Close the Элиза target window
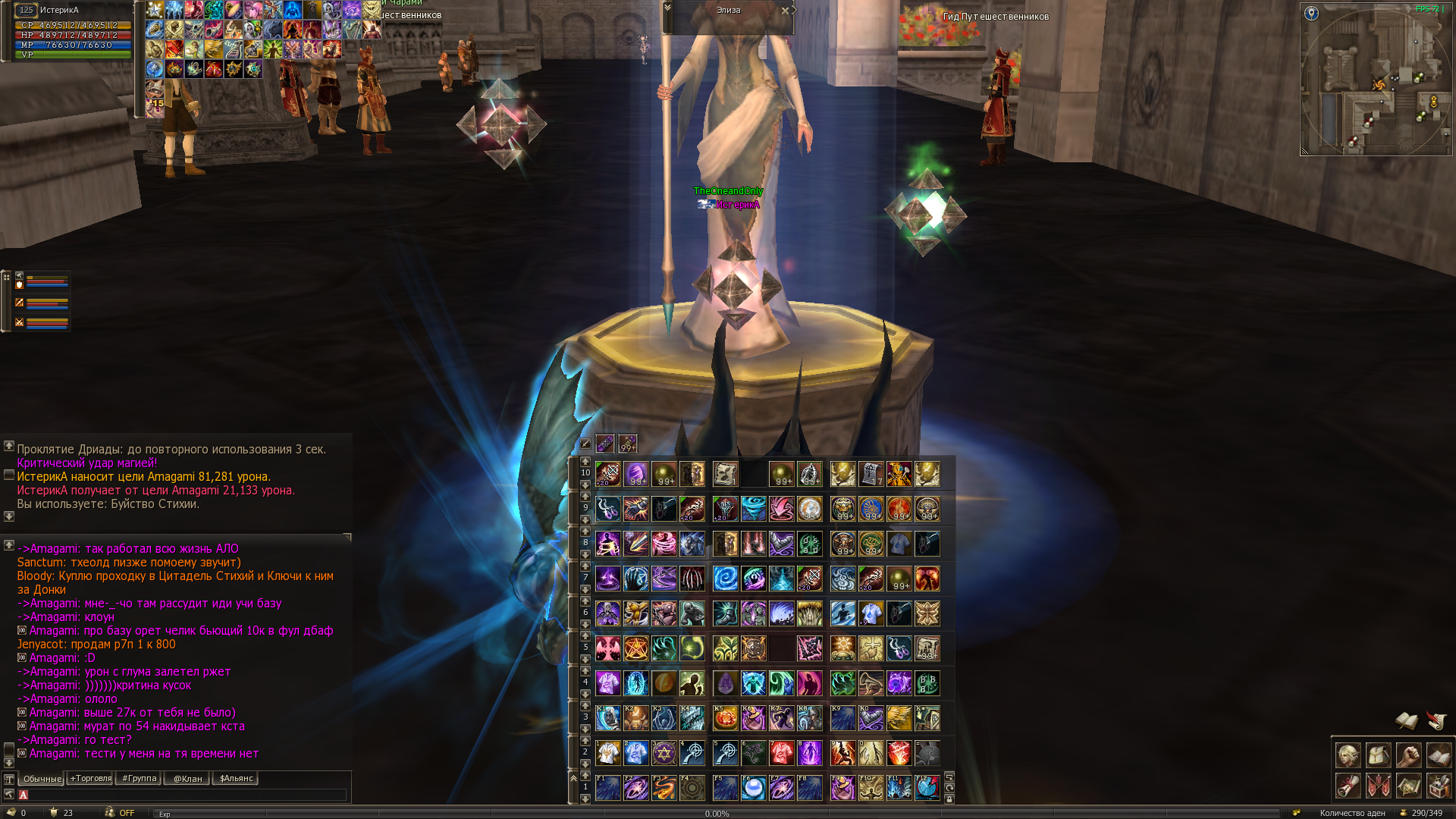1456x819 pixels. pyautogui.click(x=785, y=11)
